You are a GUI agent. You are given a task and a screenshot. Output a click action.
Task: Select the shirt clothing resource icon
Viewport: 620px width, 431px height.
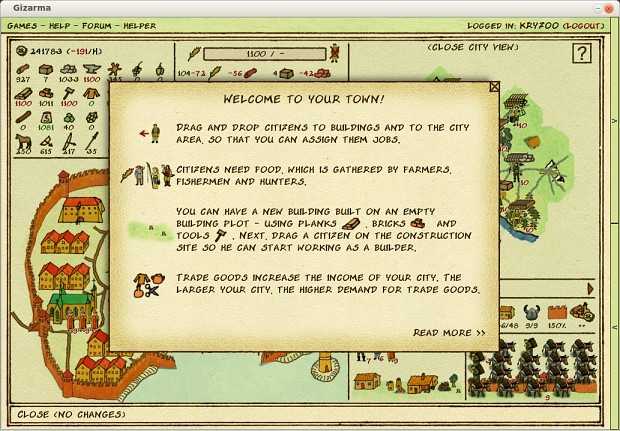click(93, 93)
